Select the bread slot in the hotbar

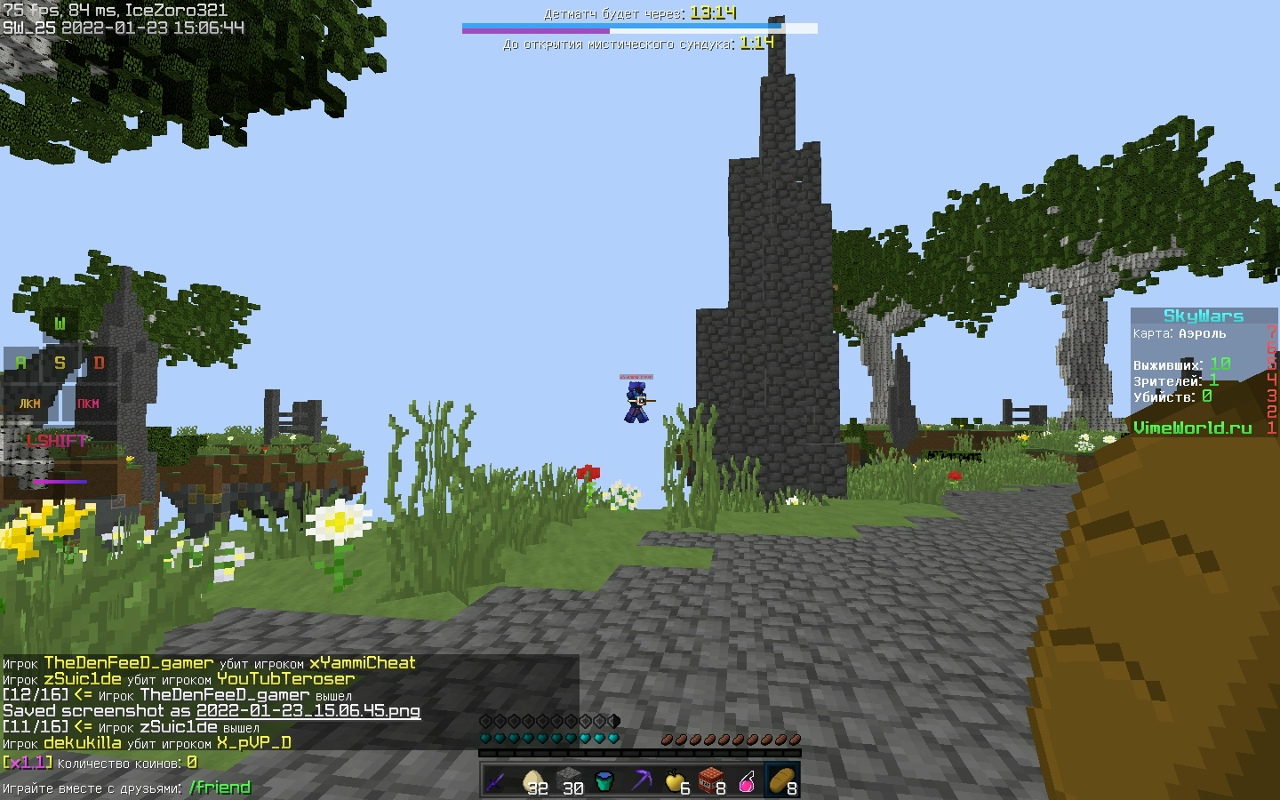782,781
